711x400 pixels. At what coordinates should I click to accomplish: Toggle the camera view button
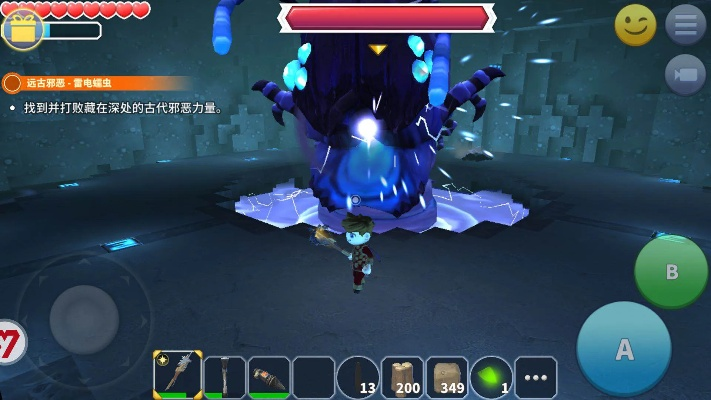pos(685,75)
